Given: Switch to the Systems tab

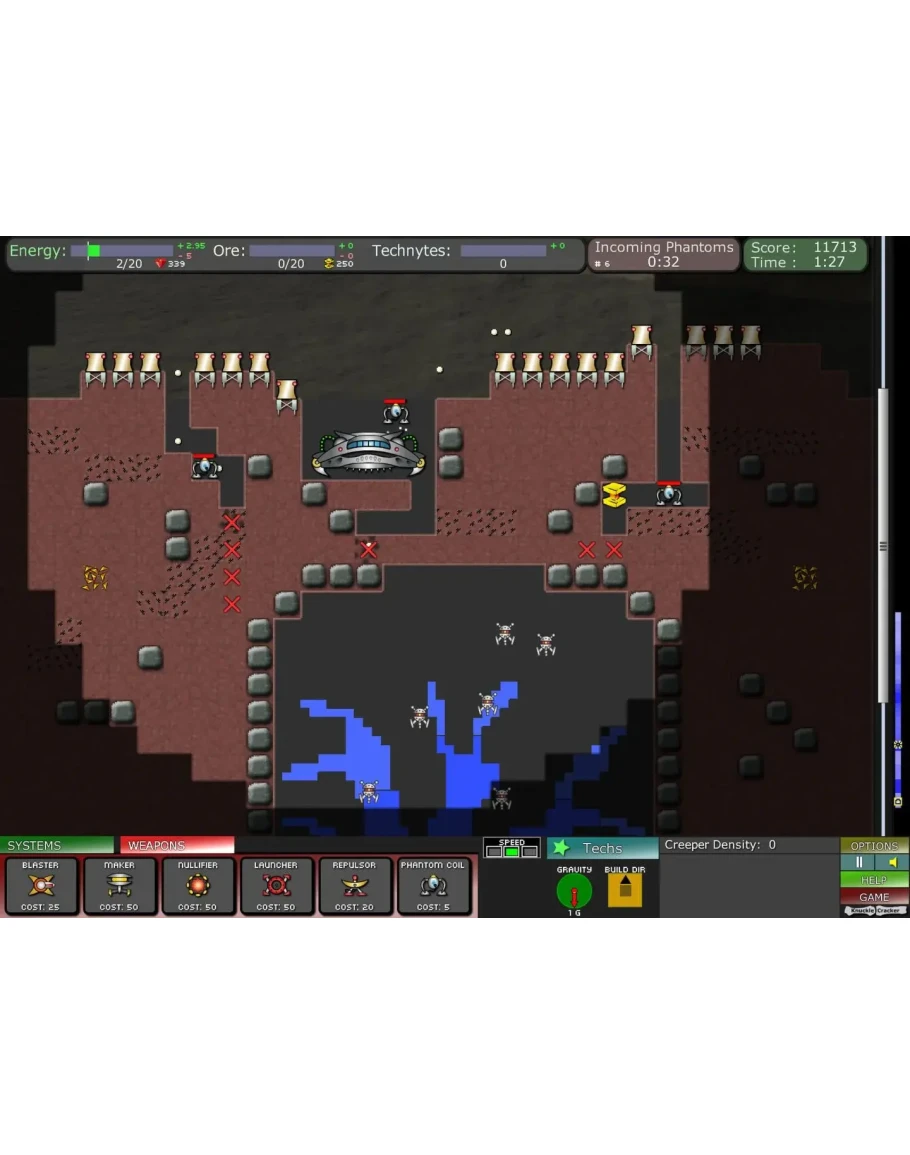Looking at the screenshot, I should click(57, 845).
